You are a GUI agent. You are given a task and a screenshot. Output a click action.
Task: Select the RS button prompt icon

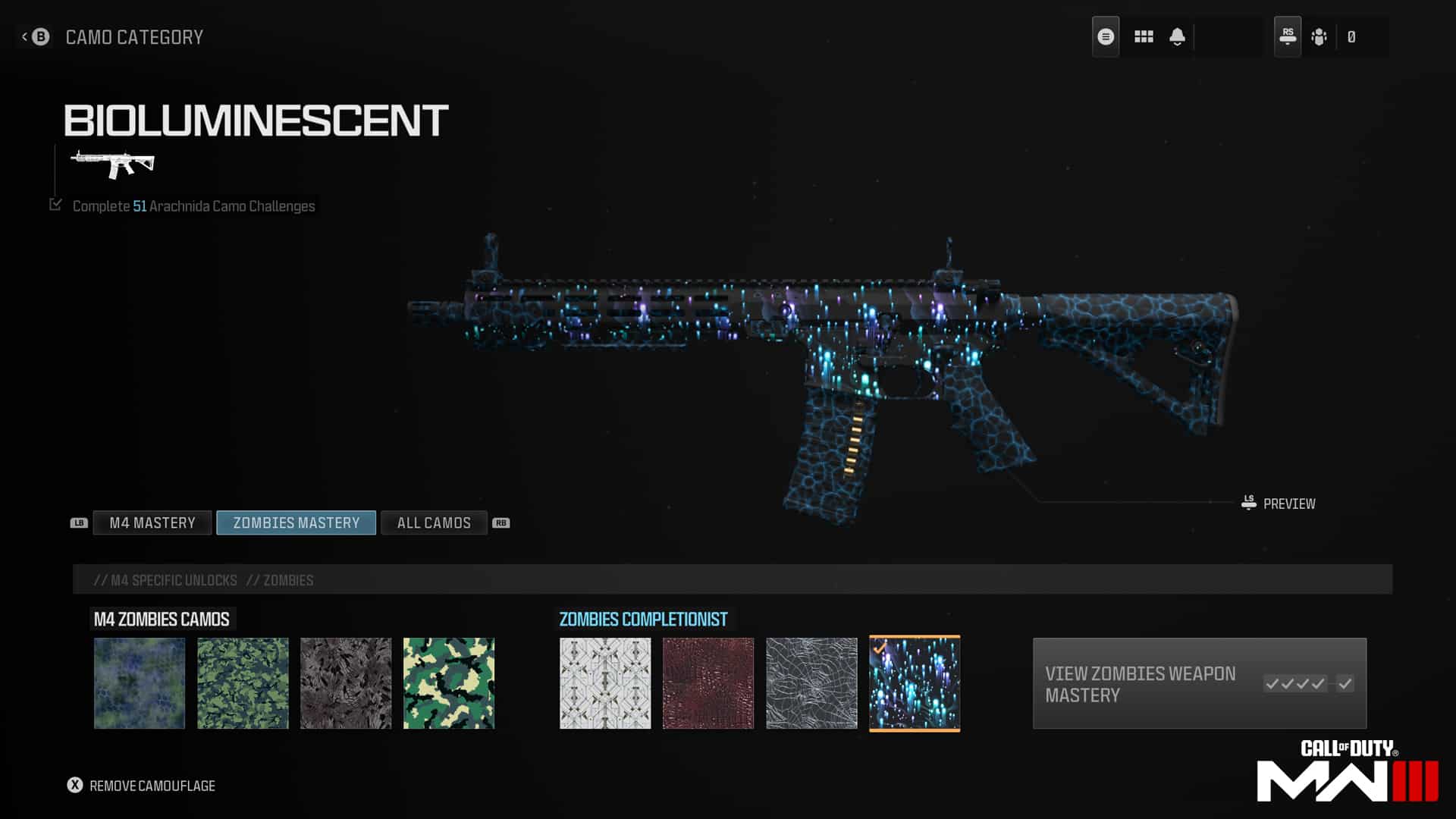tap(1288, 35)
